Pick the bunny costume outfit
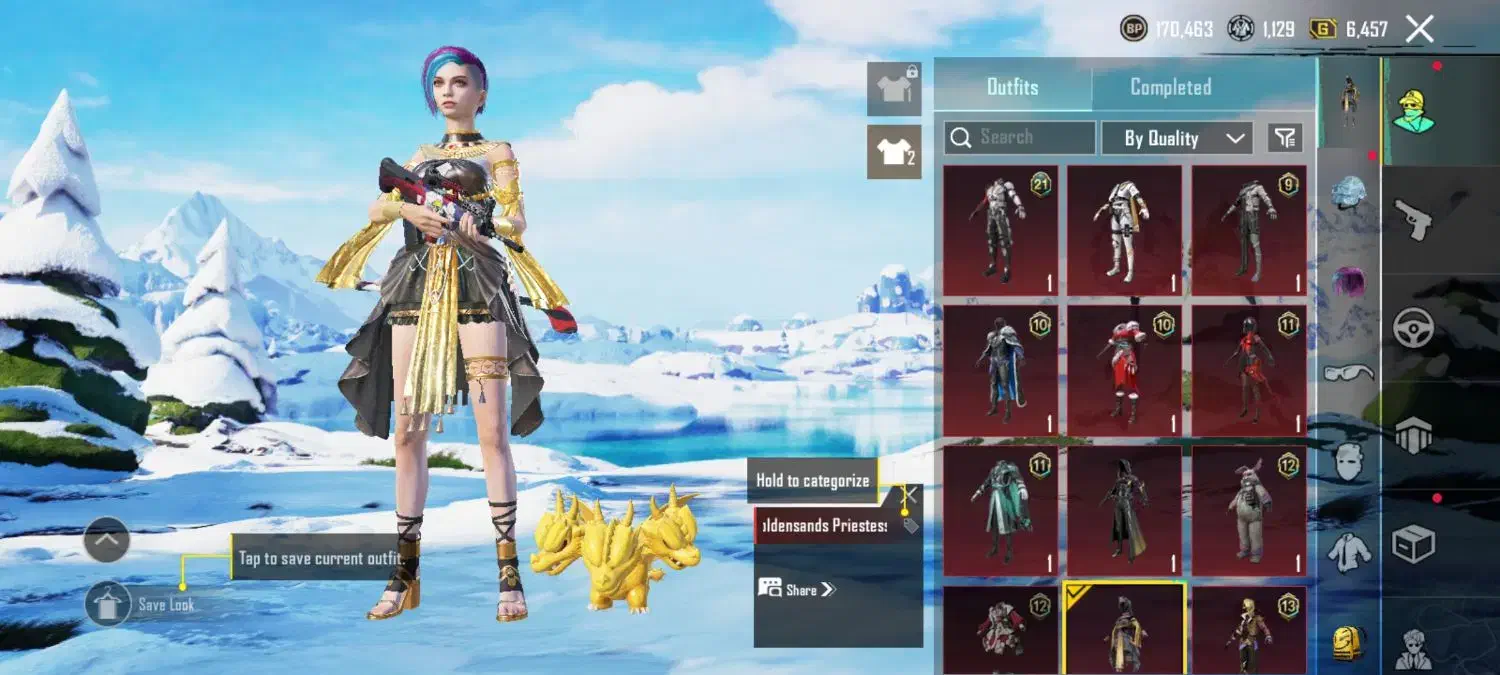 [x=1248, y=510]
